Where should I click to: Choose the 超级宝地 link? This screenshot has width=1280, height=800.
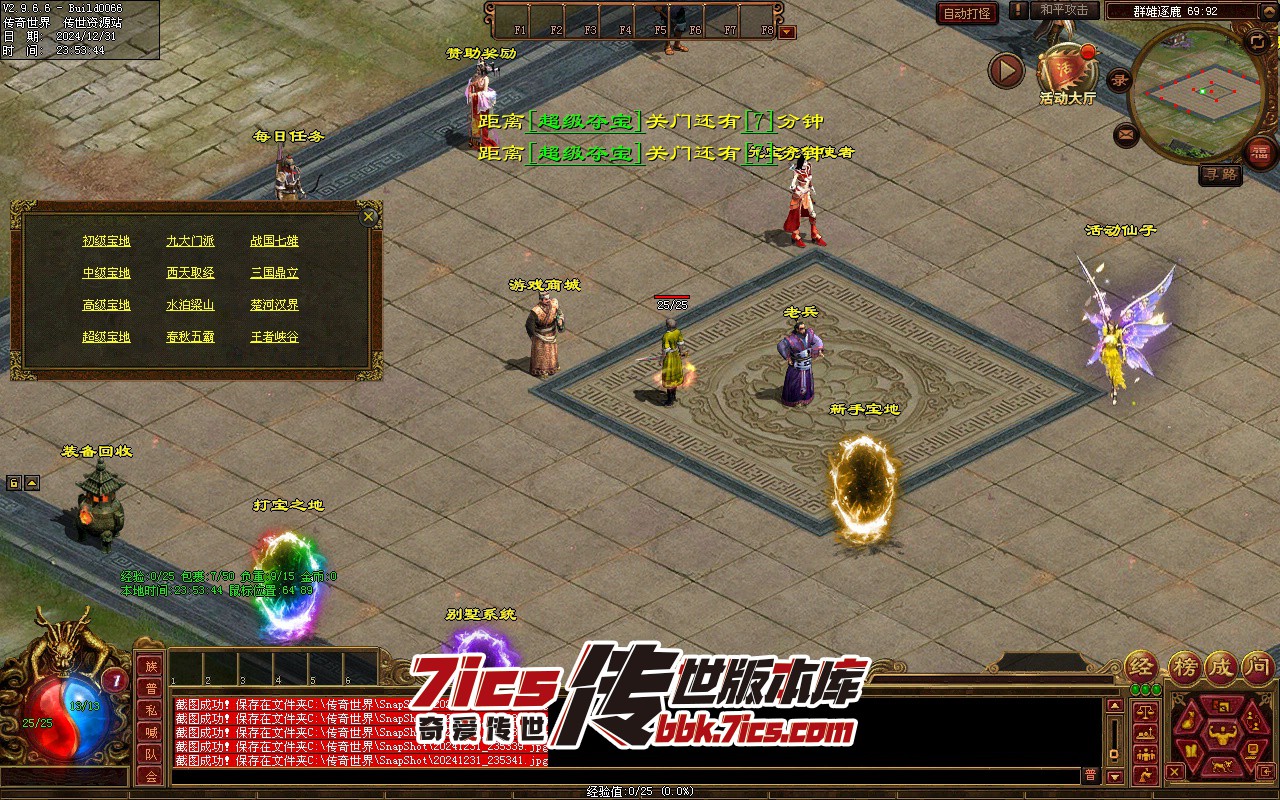pos(106,337)
